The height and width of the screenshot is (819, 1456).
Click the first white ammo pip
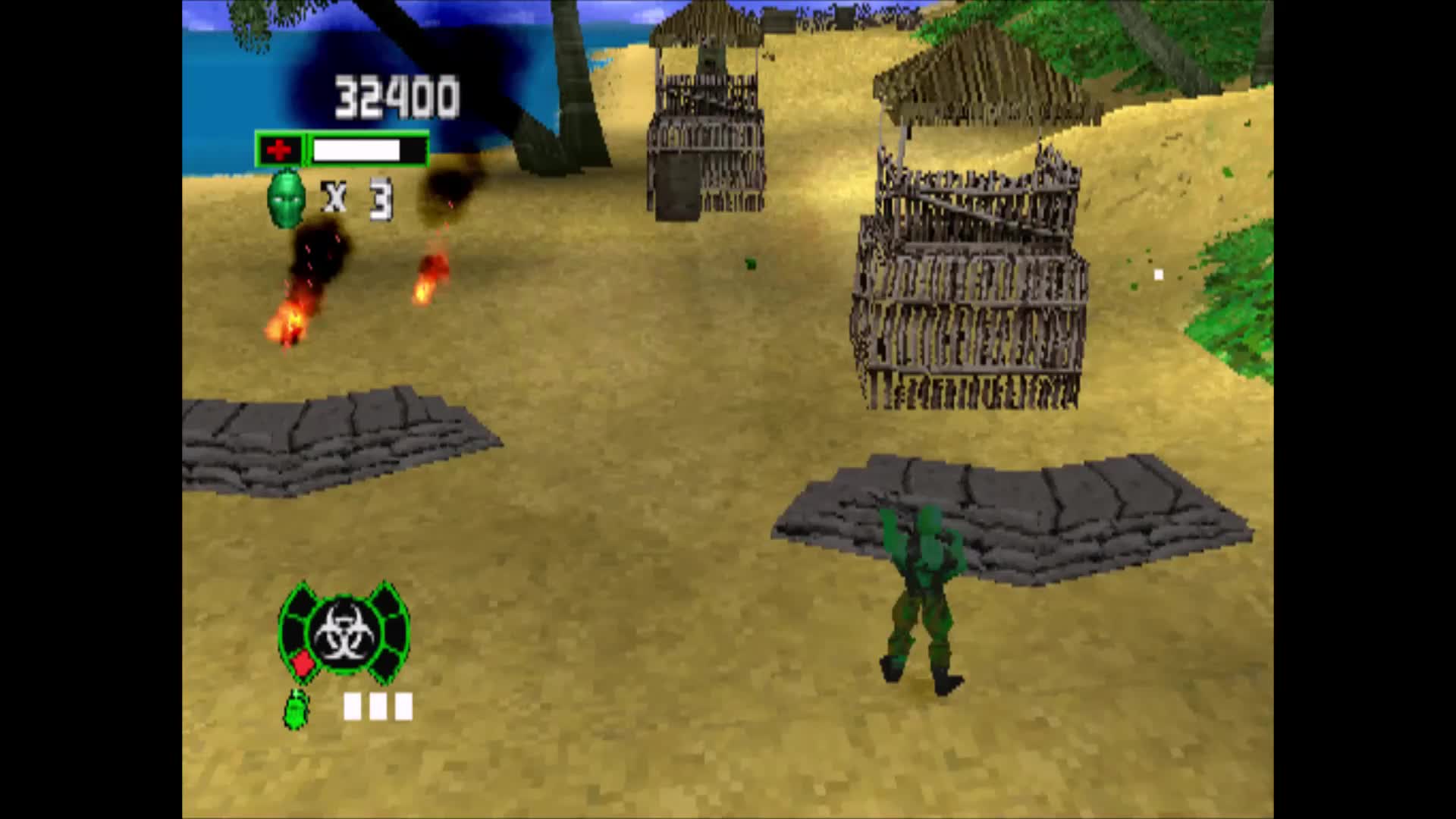(x=353, y=707)
